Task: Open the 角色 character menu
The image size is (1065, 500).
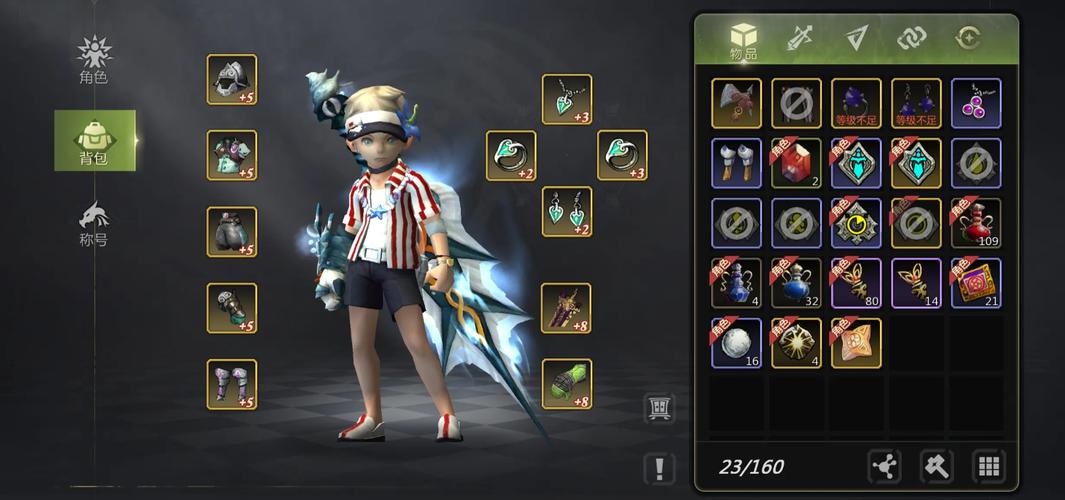Action: pos(94,59)
